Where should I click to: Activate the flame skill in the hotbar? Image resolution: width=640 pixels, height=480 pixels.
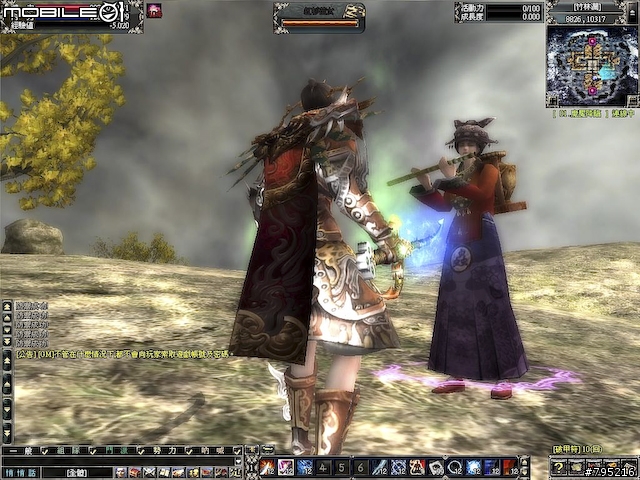(268, 467)
